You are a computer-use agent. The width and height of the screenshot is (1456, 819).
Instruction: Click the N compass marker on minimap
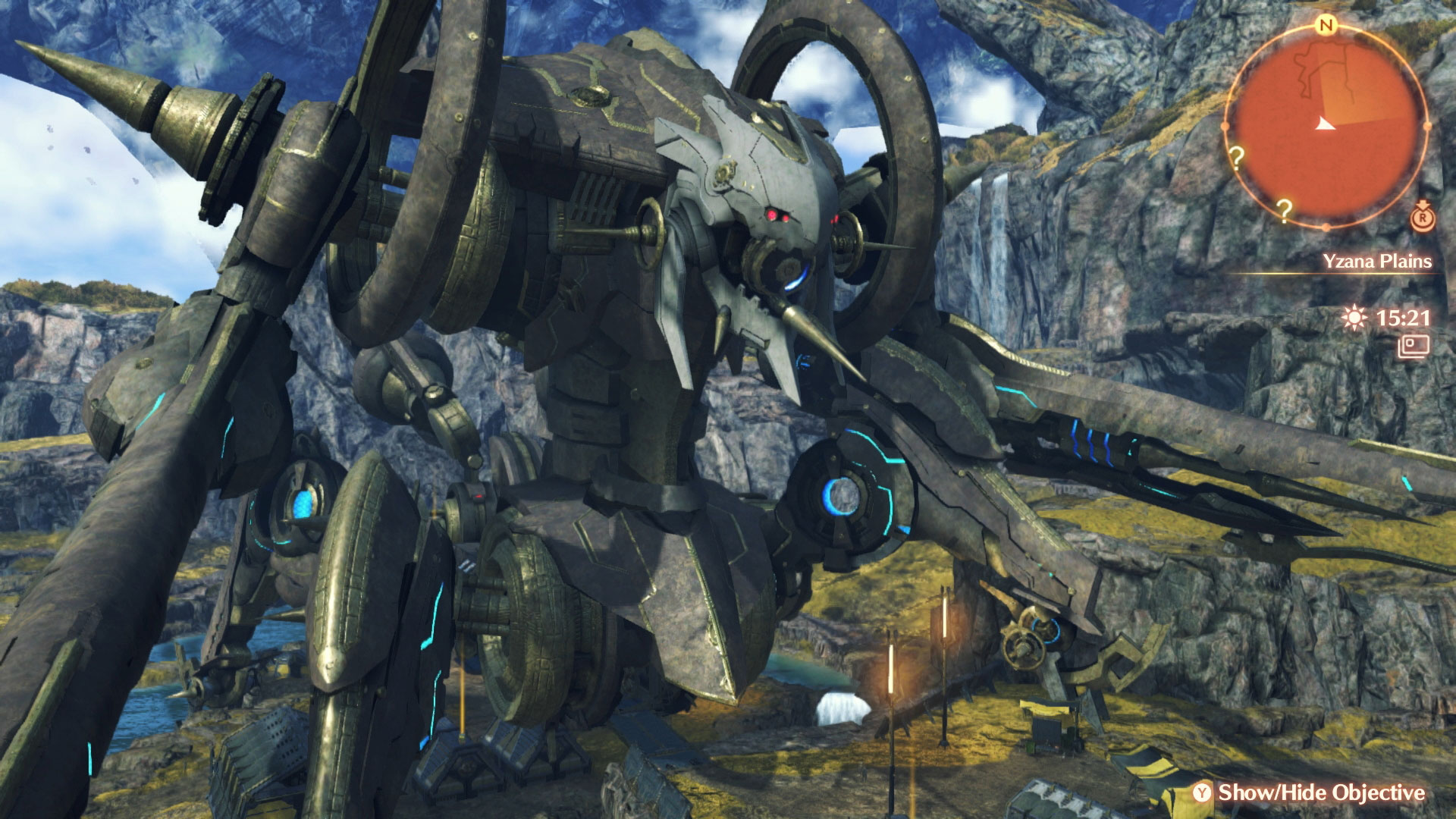click(x=1326, y=26)
